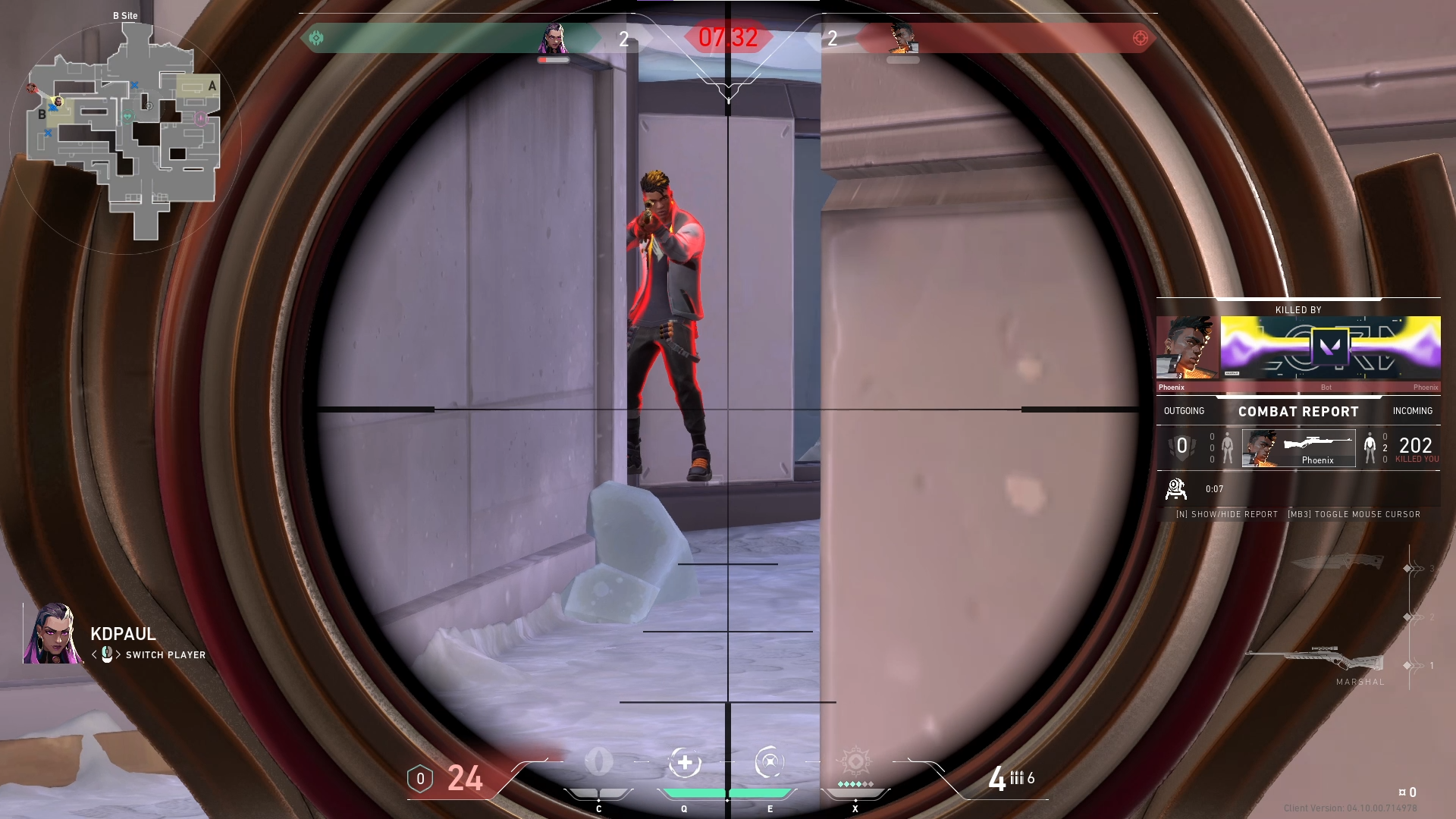Select the knife melee weapon slot

pyautogui.click(x=1337, y=562)
